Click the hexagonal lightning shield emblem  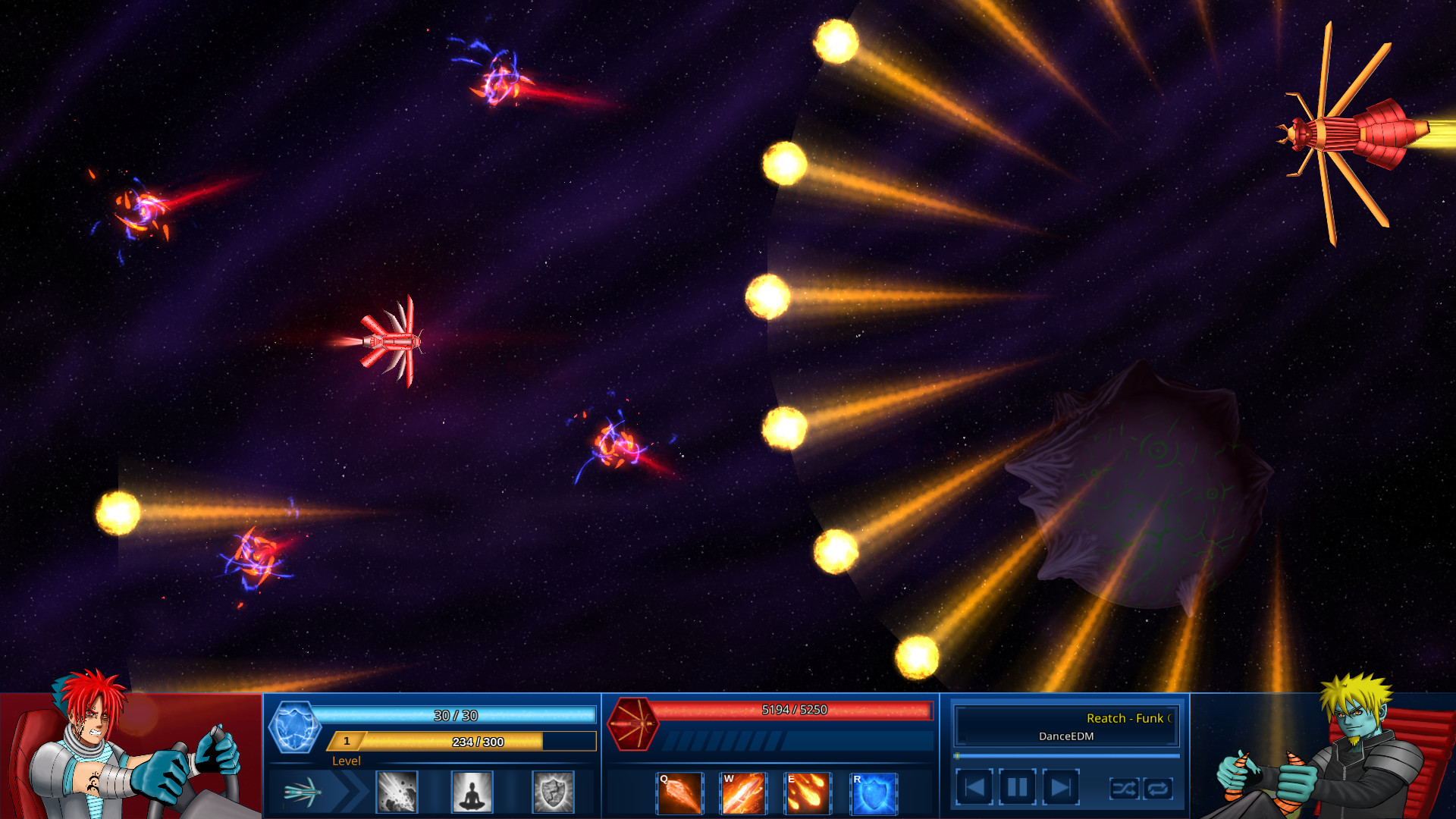coord(296,728)
